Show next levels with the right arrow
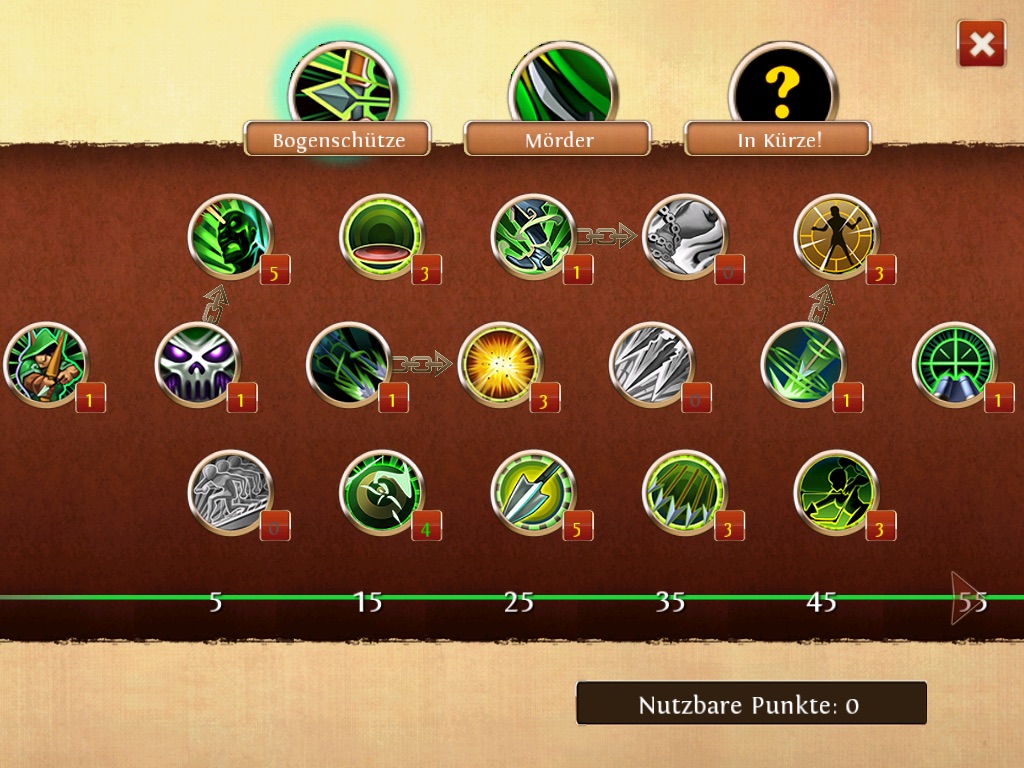 tap(965, 598)
